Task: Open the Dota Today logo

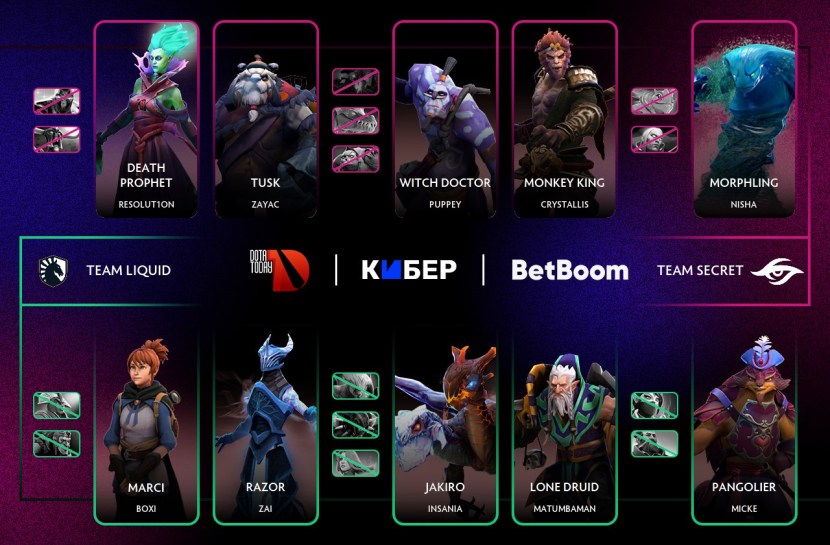Action: (279, 269)
